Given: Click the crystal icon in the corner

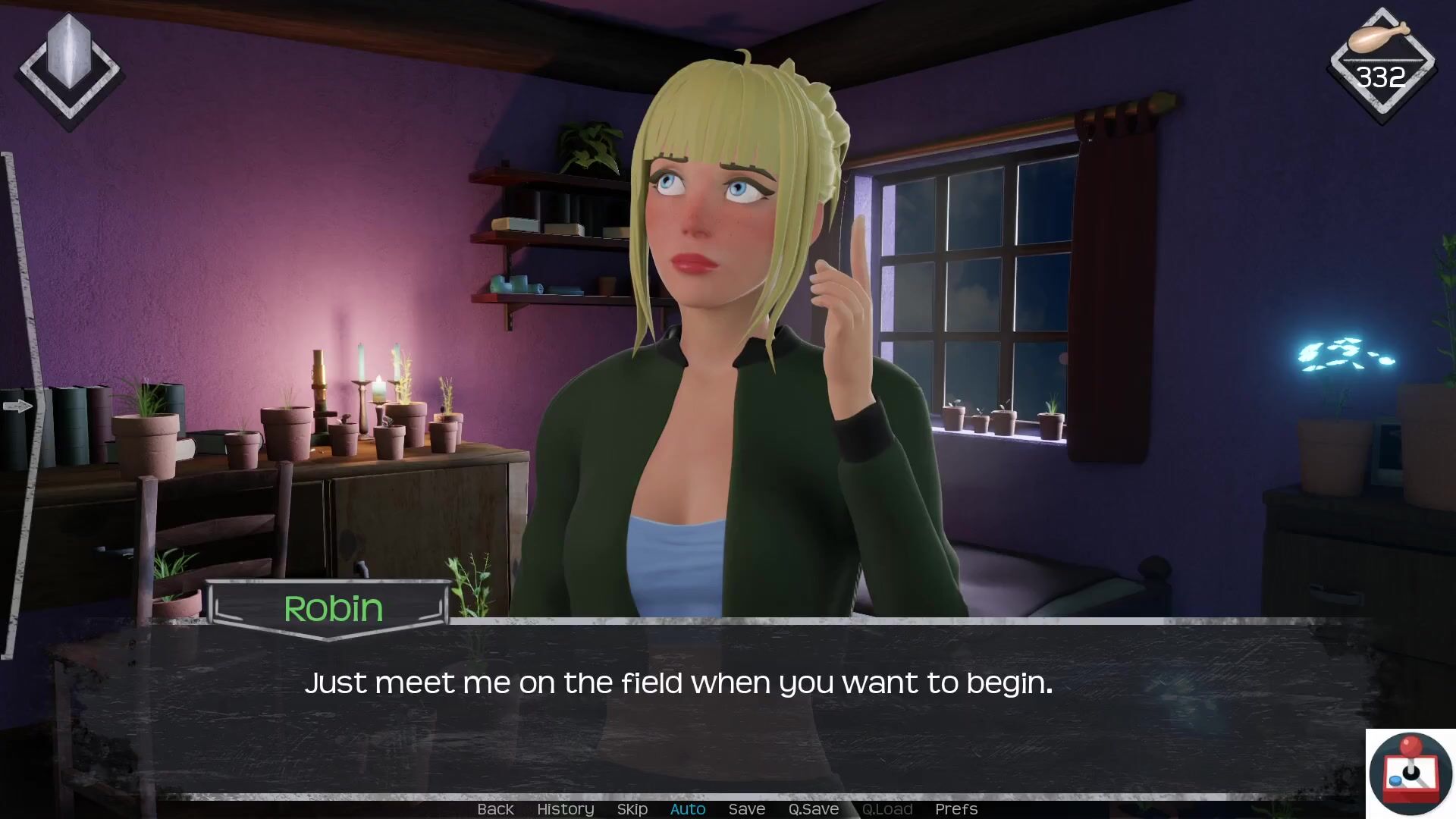Looking at the screenshot, I should pos(69,67).
